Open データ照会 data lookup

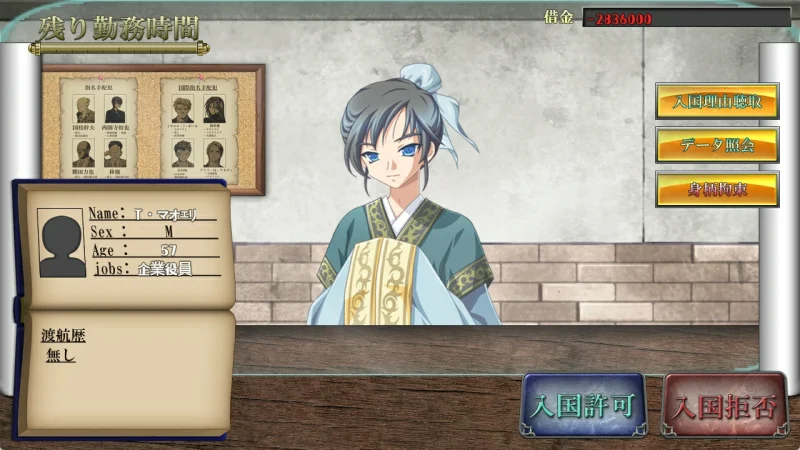[716, 145]
